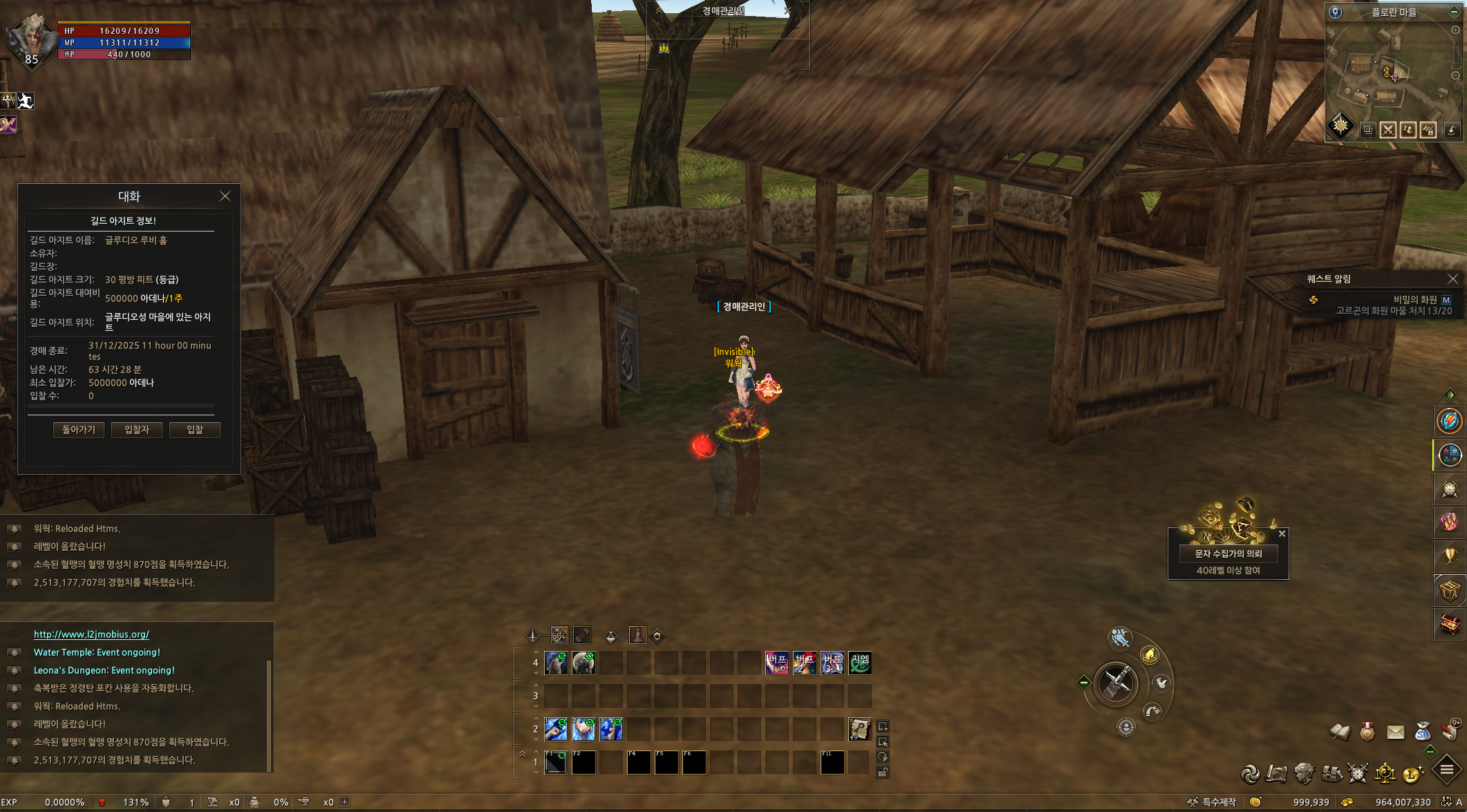Close the 대화 dialogue window
Viewport: 1467px width, 812px height.
(225, 196)
